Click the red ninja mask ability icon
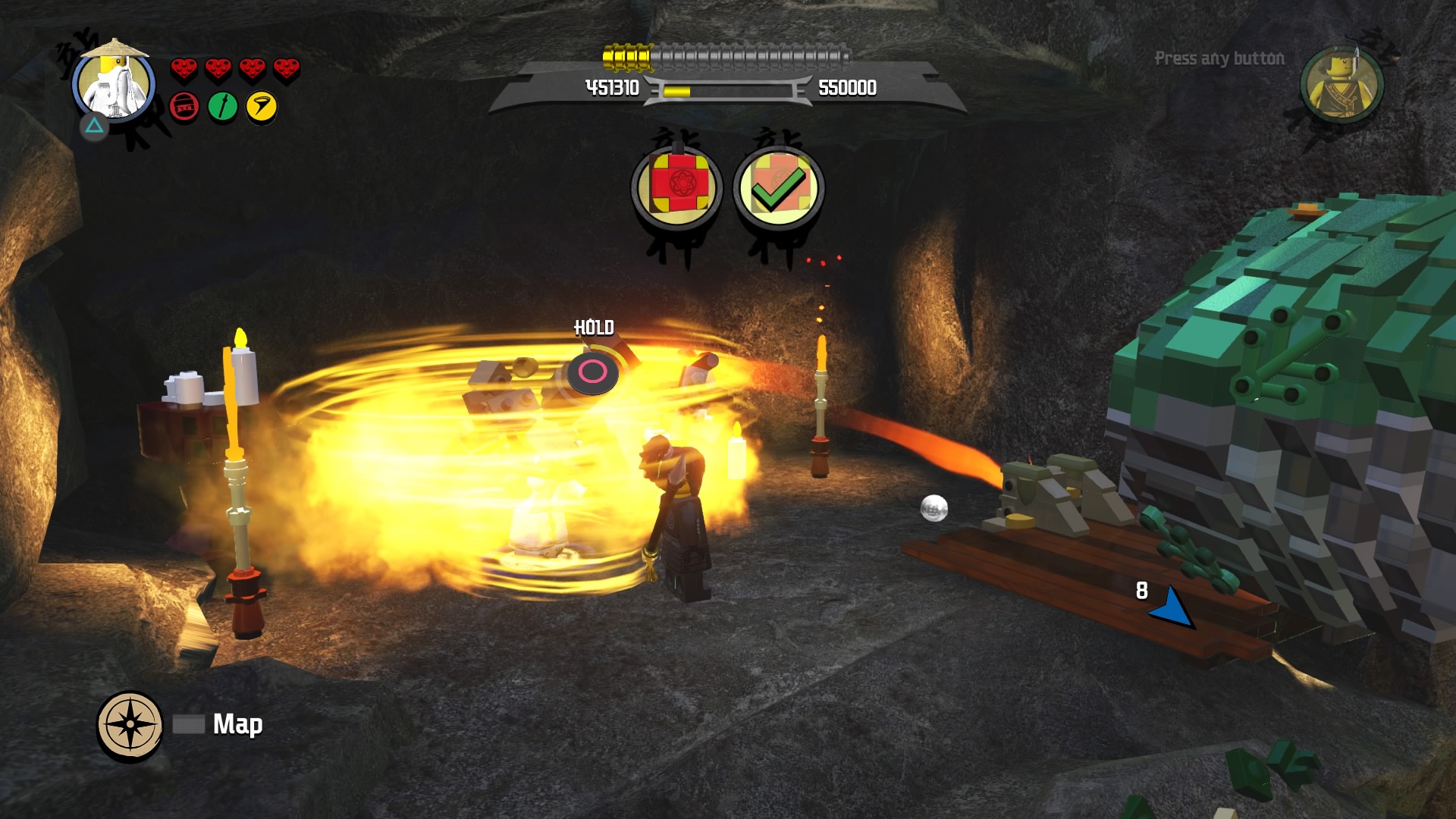 click(184, 107)
